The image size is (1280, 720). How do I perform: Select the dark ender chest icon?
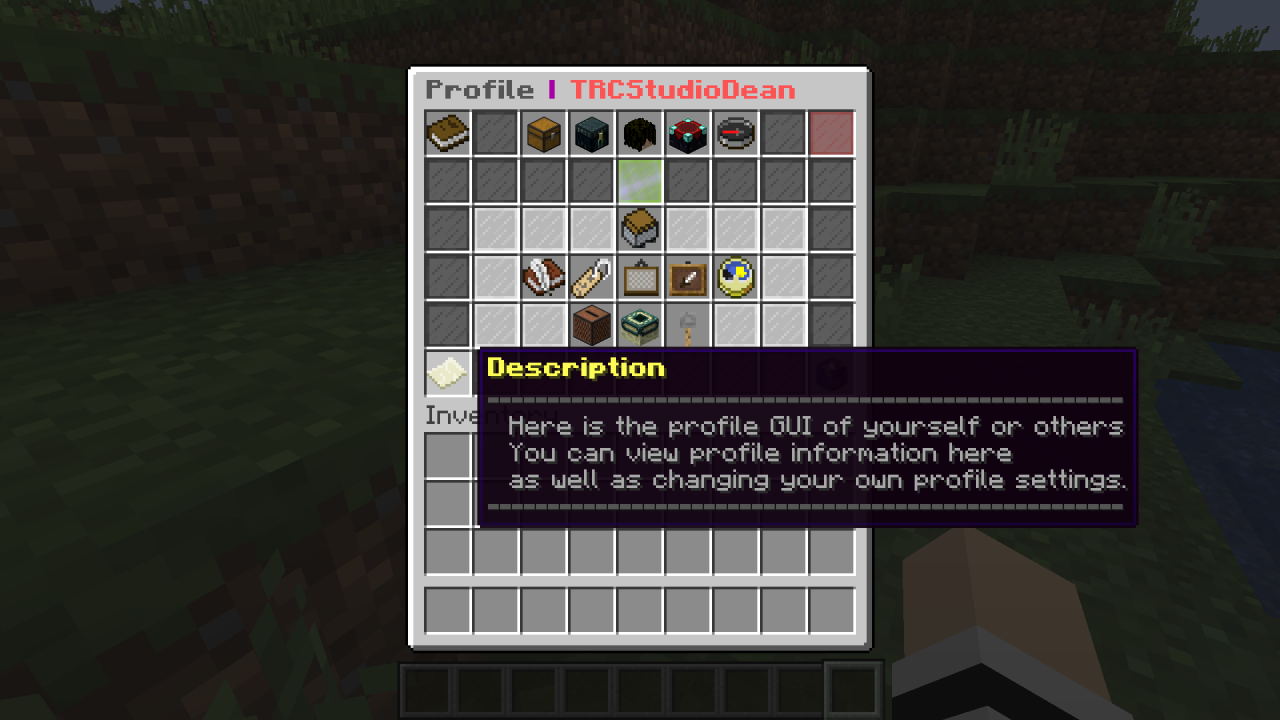coord(591,134)
